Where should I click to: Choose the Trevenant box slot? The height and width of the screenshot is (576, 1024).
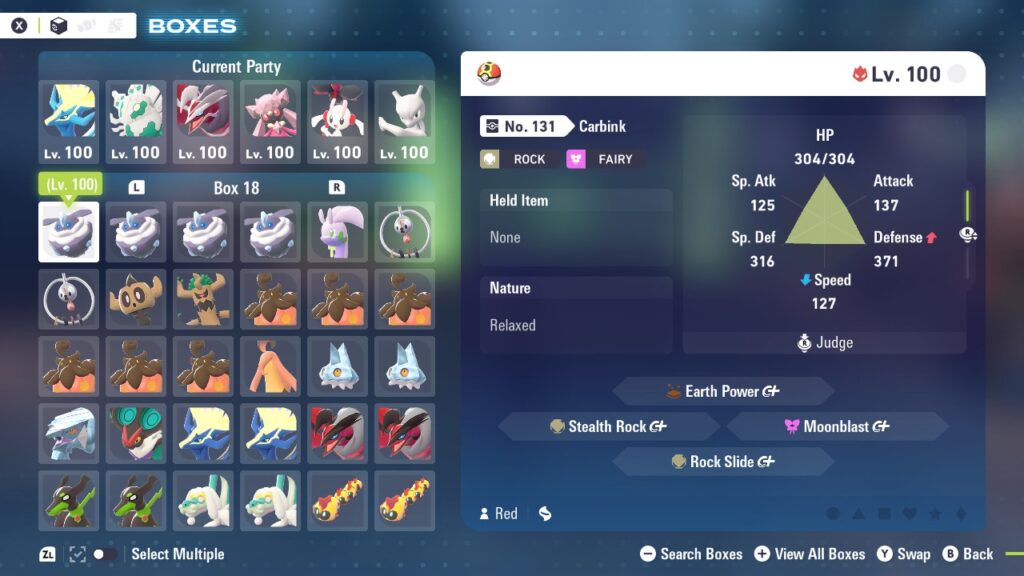tap(203, 299)
